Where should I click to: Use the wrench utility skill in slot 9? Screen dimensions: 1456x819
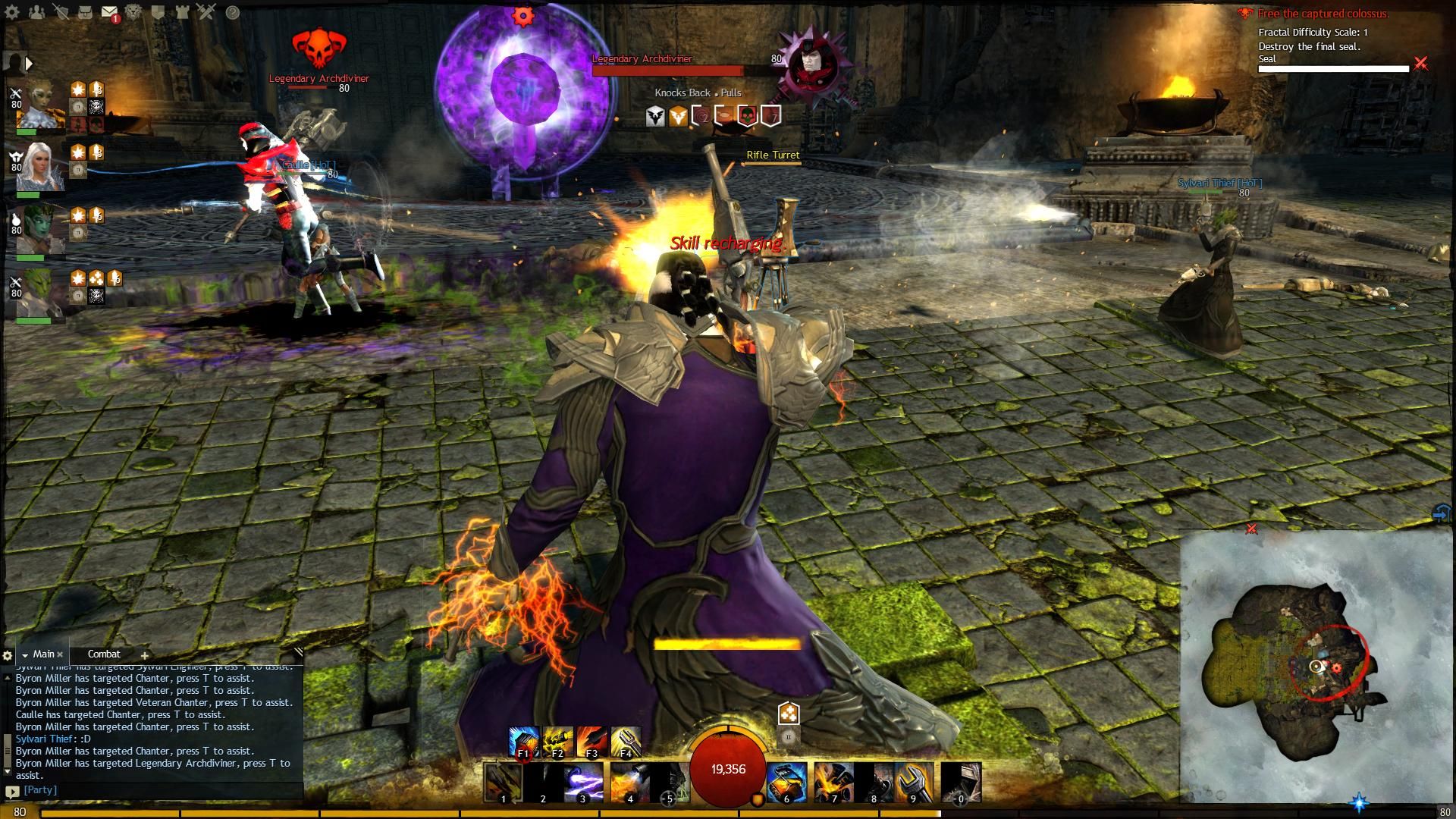912,782
